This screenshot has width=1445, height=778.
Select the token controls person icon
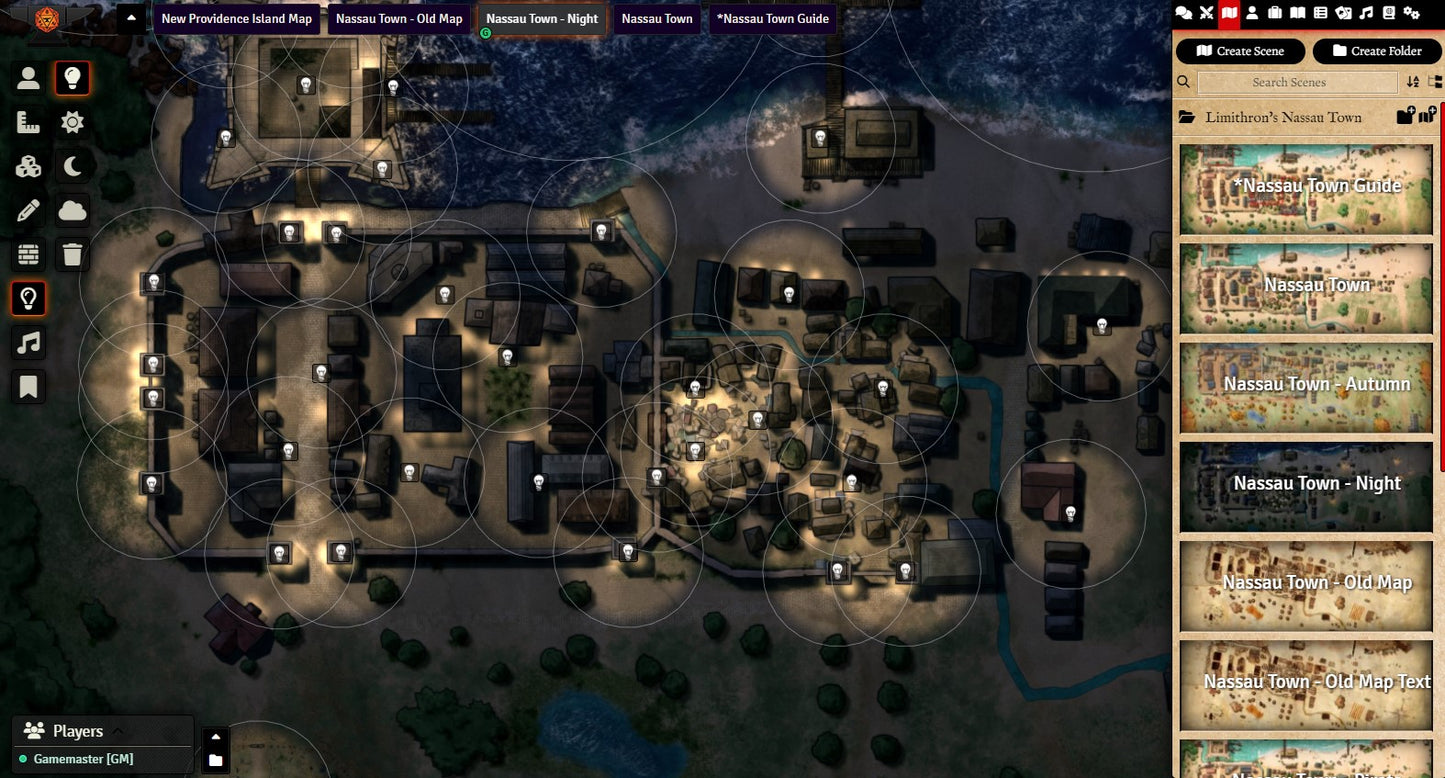click(x=28, y=78)
